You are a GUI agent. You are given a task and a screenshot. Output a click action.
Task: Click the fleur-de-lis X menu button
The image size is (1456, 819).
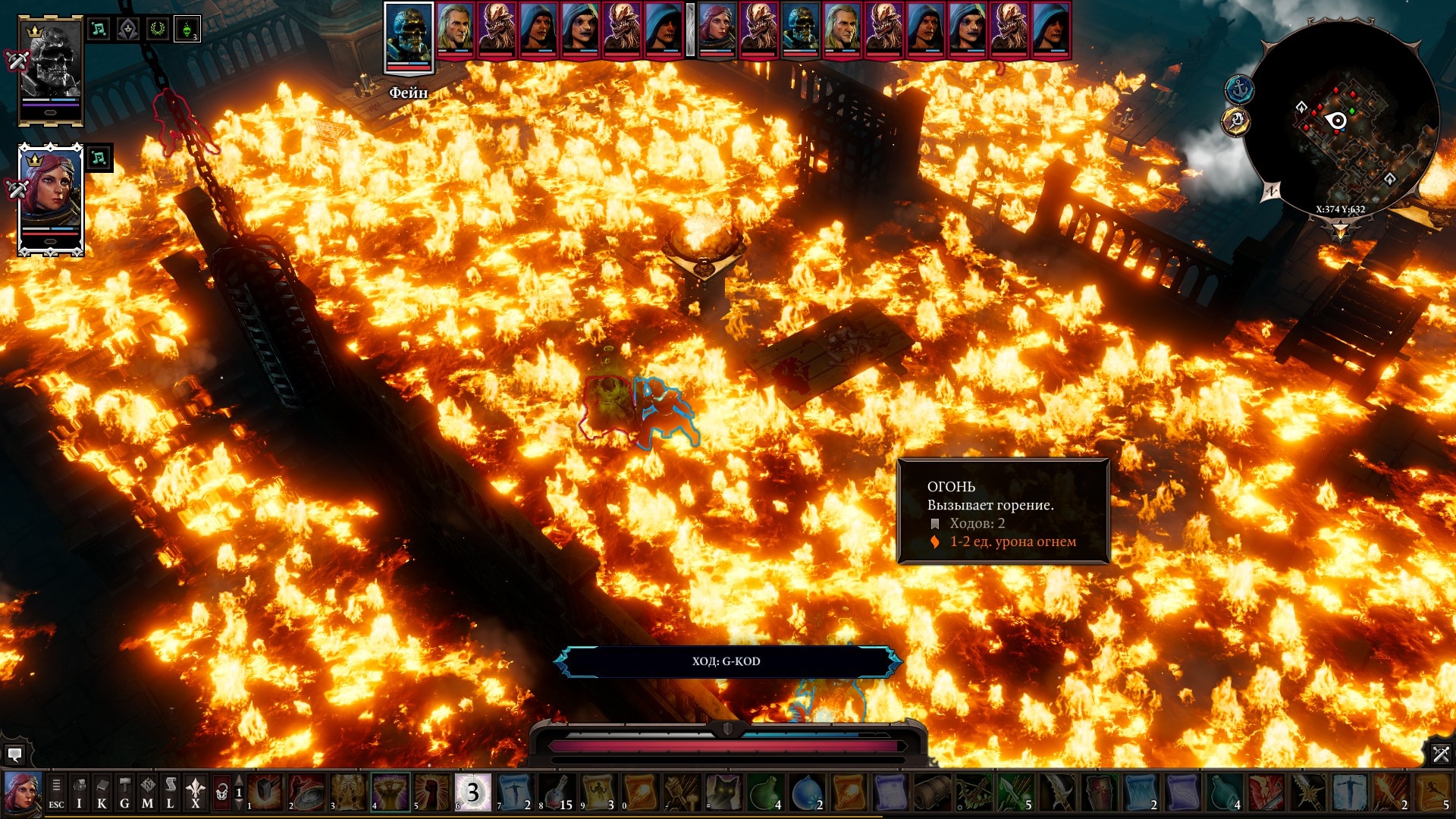pyautogui.click(x=195, y=786)
